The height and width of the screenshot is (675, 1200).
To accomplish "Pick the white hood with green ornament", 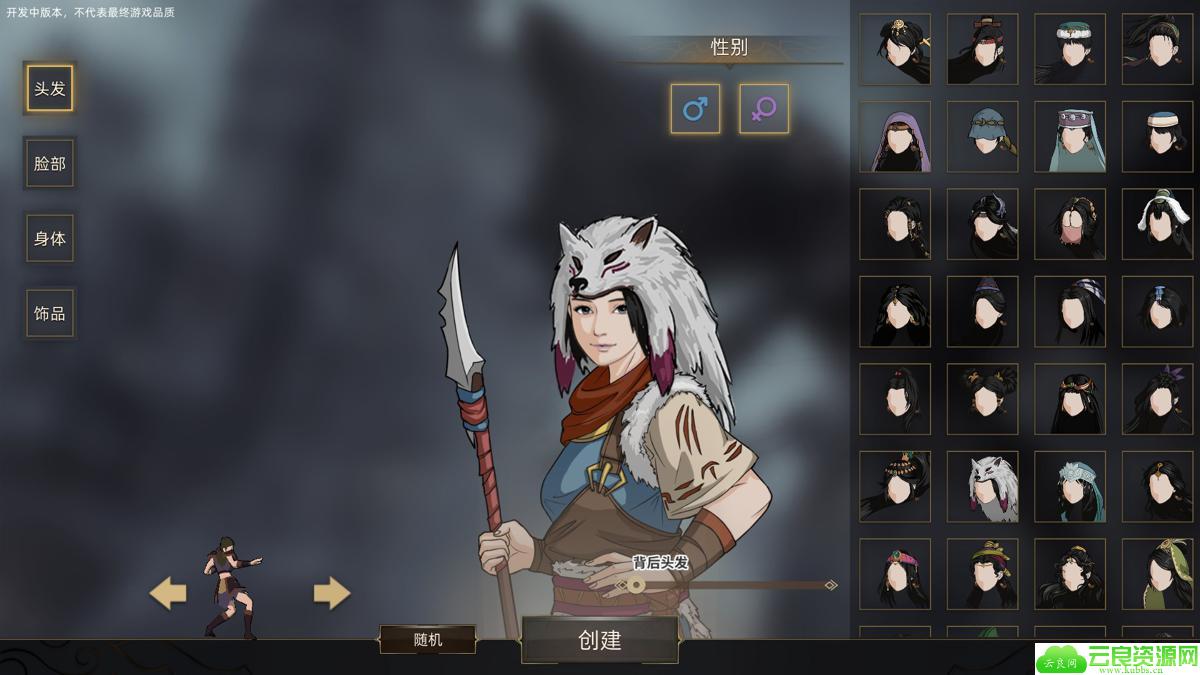I will (x=1157, y=224).
